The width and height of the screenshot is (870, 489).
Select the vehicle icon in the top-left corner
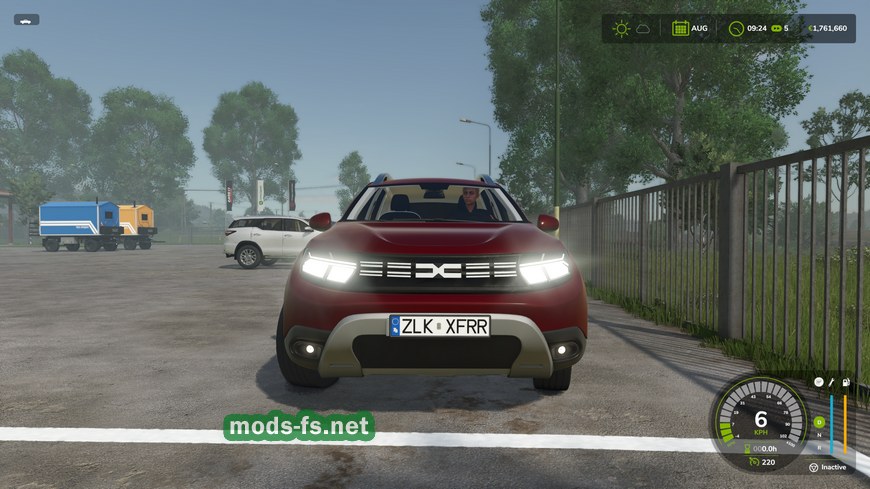point(26,19)
